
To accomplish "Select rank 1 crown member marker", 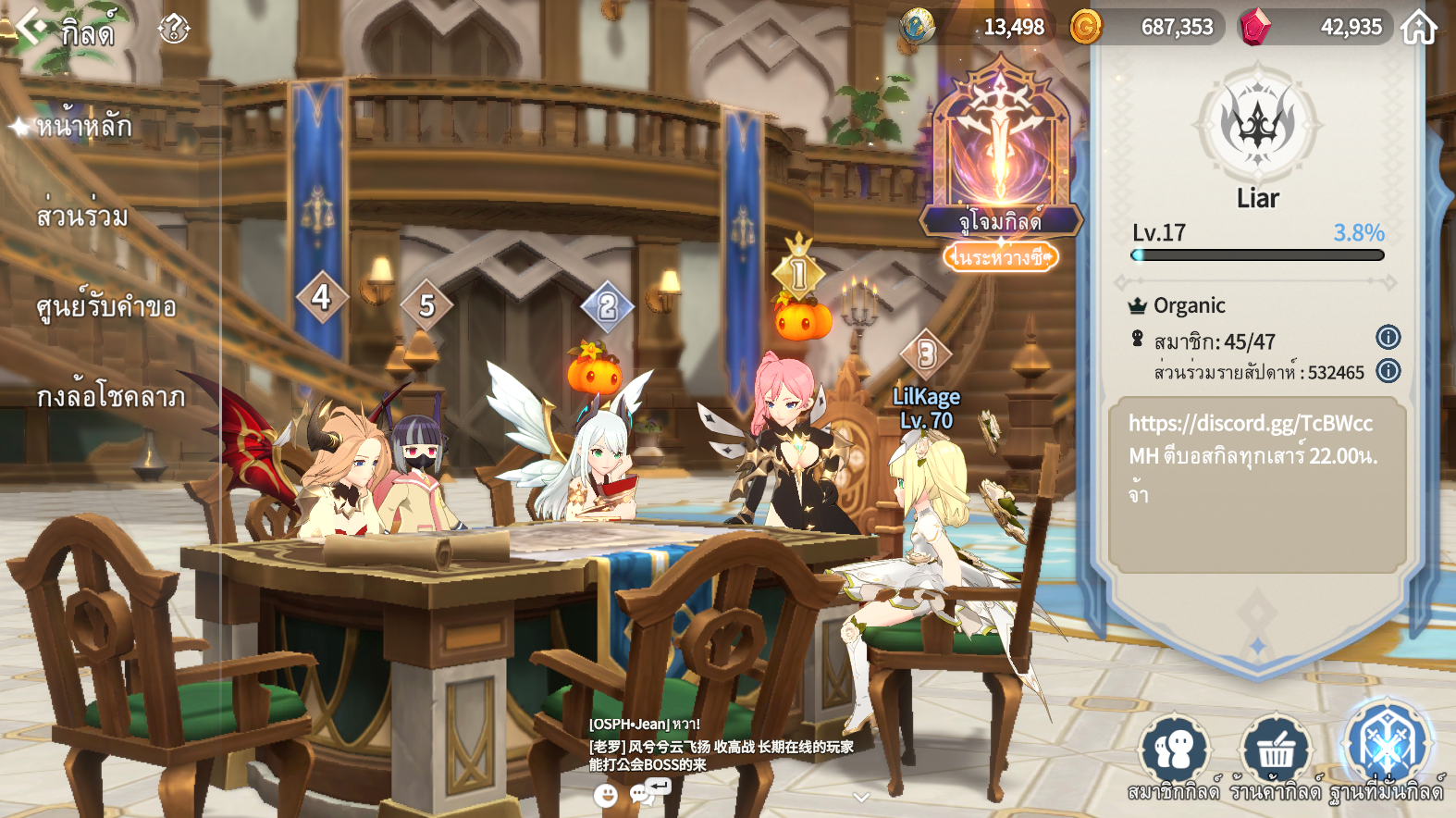I will click(x=798, y=273).
